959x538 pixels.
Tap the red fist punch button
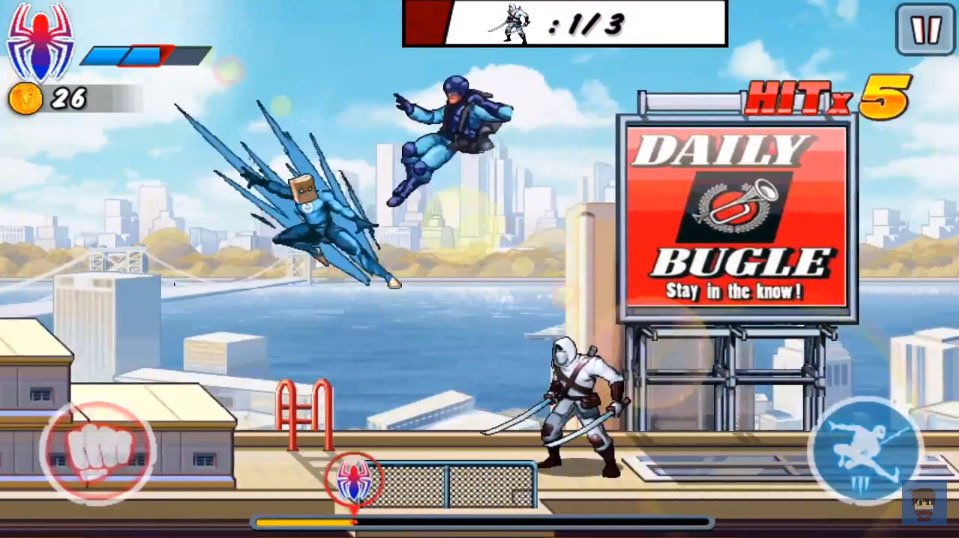(97, 451)
